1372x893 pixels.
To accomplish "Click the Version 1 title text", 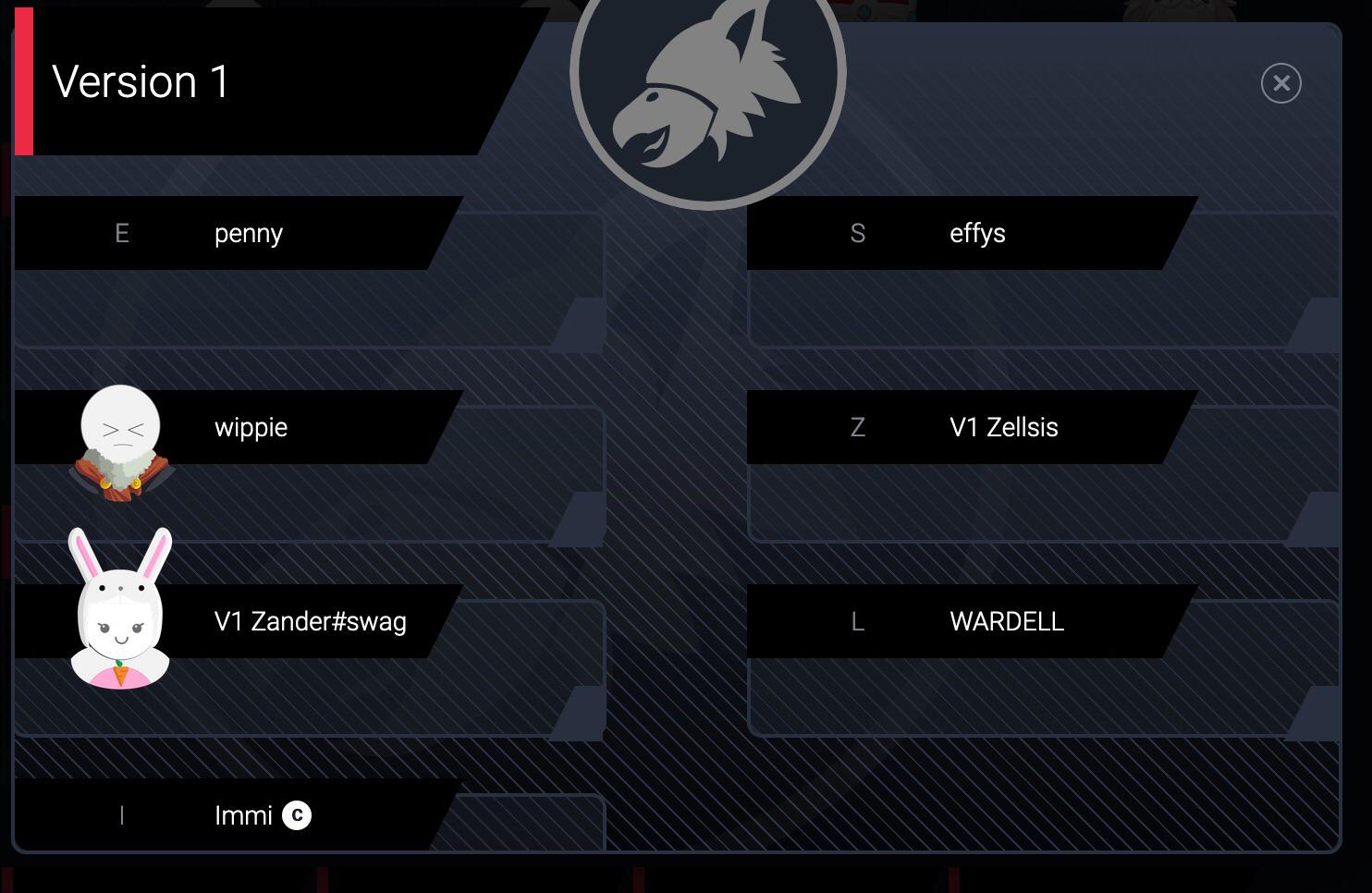I will (141, 82).
